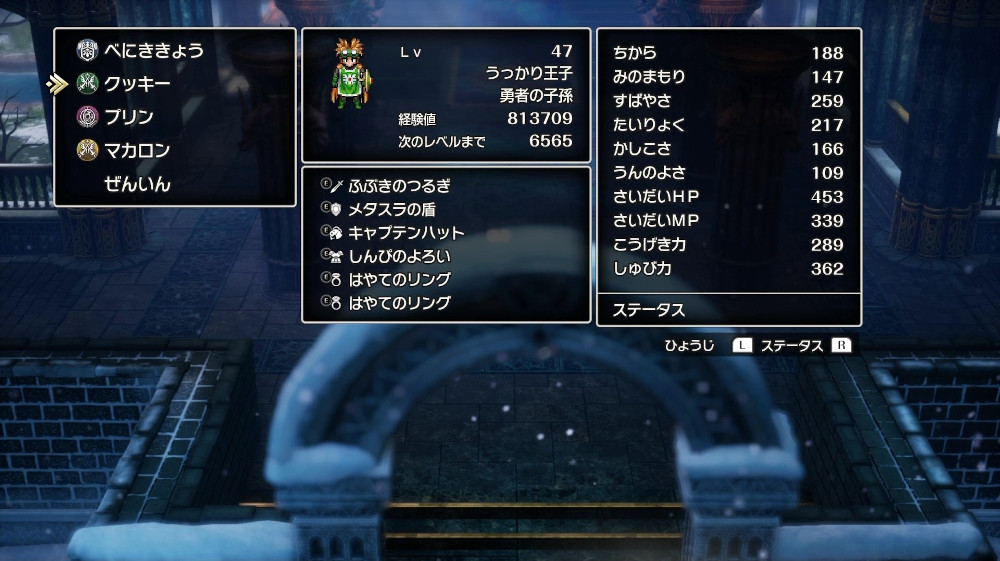Choose クッキー in the party list

(x=137, y=84)
